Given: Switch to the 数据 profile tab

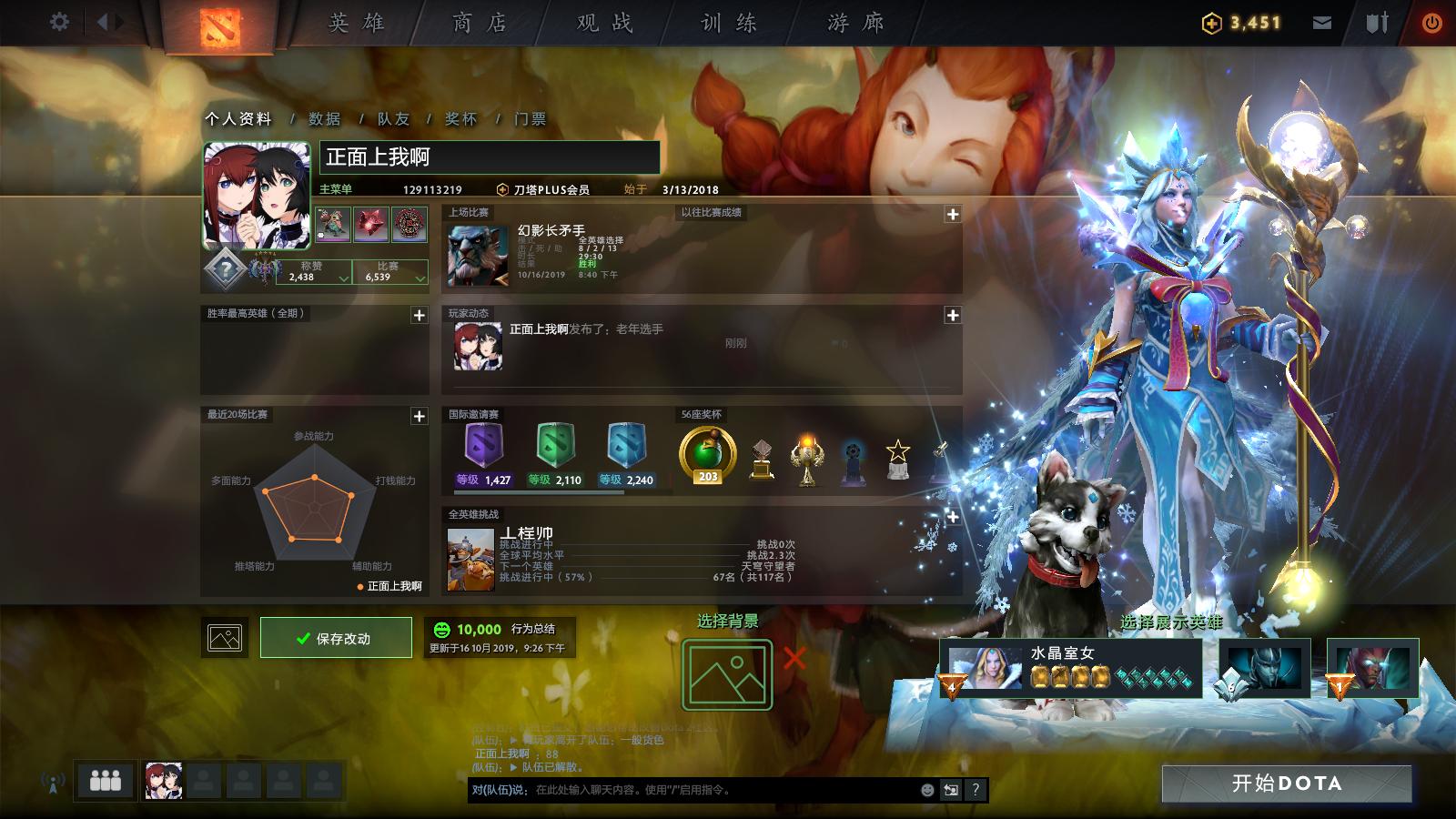Looking at the screenshot, I should point(324,116).
